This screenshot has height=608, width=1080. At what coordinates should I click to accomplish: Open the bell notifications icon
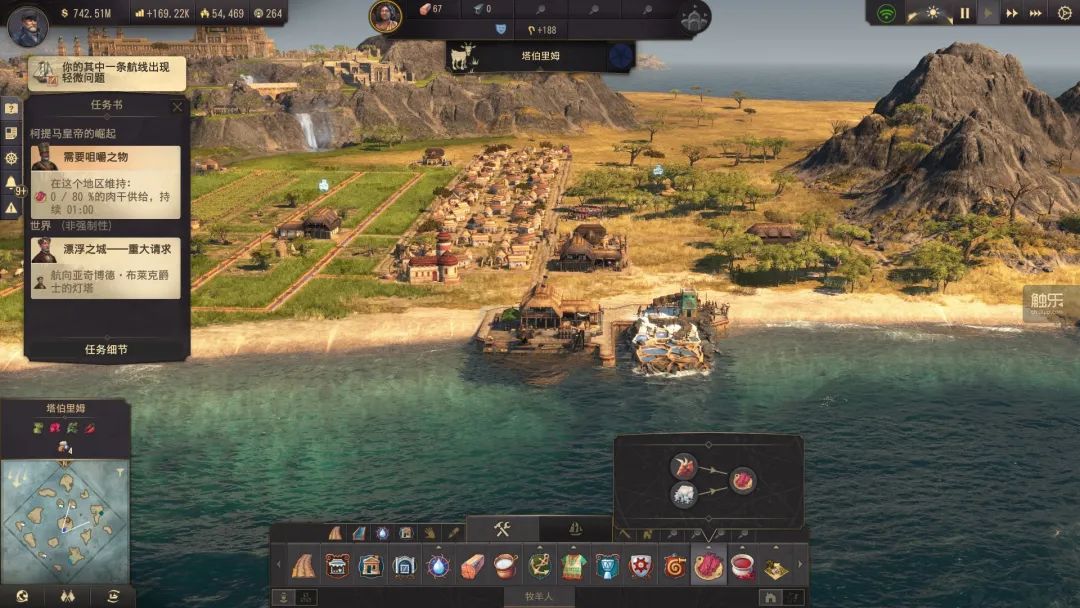point(11,183)
